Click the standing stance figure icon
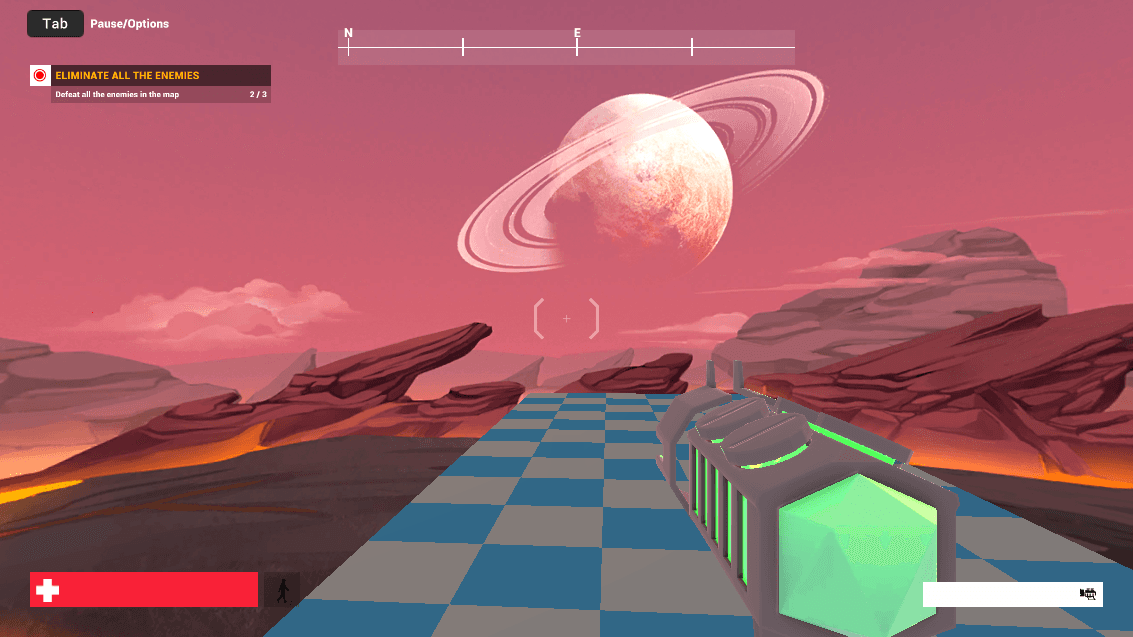This screenshot has height=637, width=1133. click(x=283, y=590)
